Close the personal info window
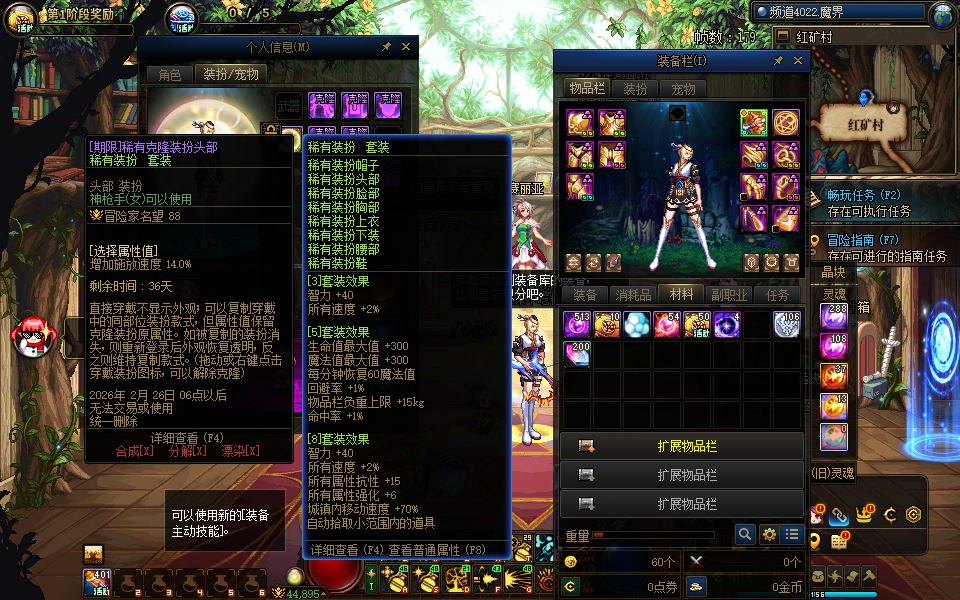This screenshot has width=960, height=600. 406,46
